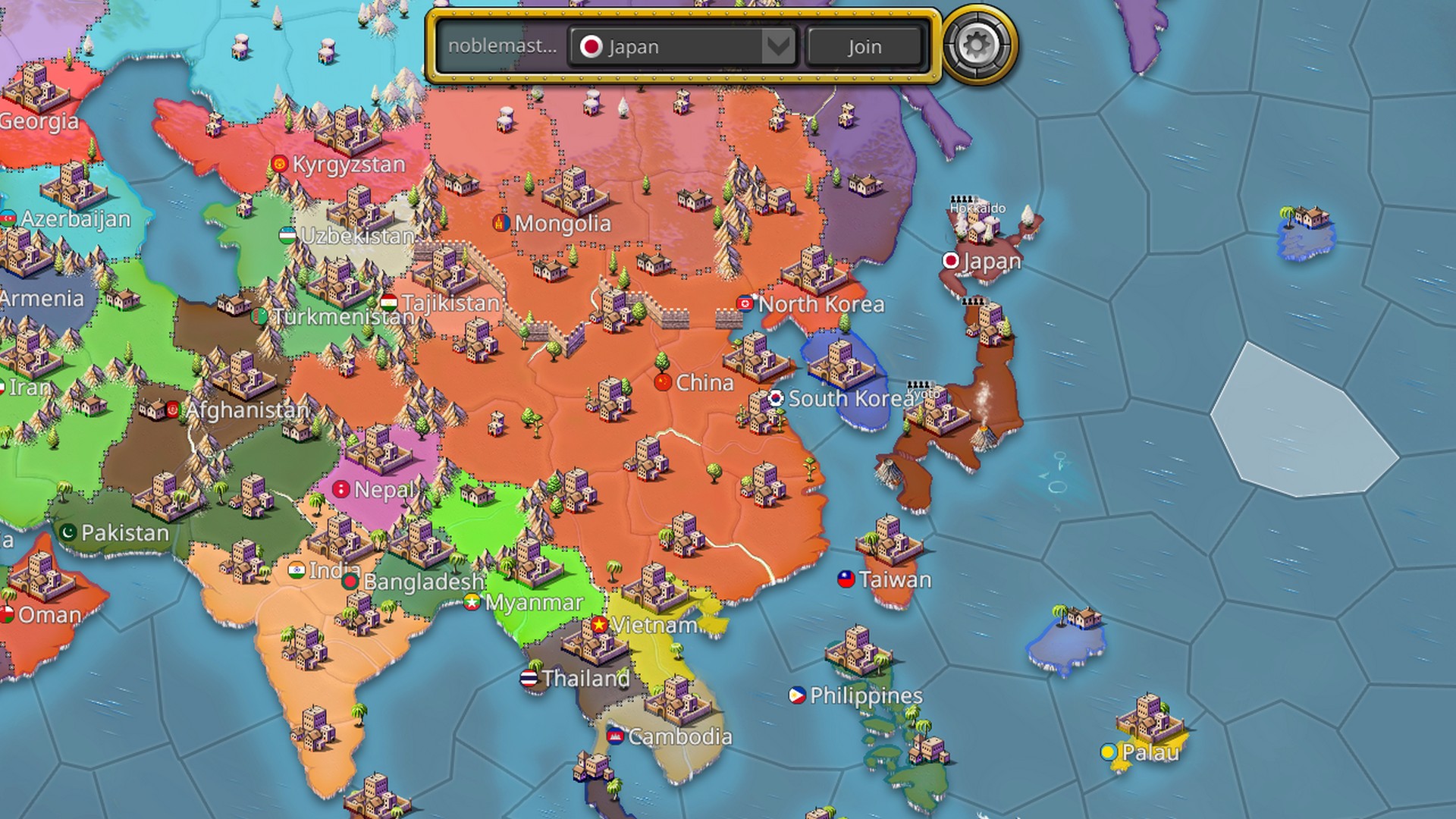Select the India flag marker
This screenshot has height=819, width=1456.
point(297,570)
